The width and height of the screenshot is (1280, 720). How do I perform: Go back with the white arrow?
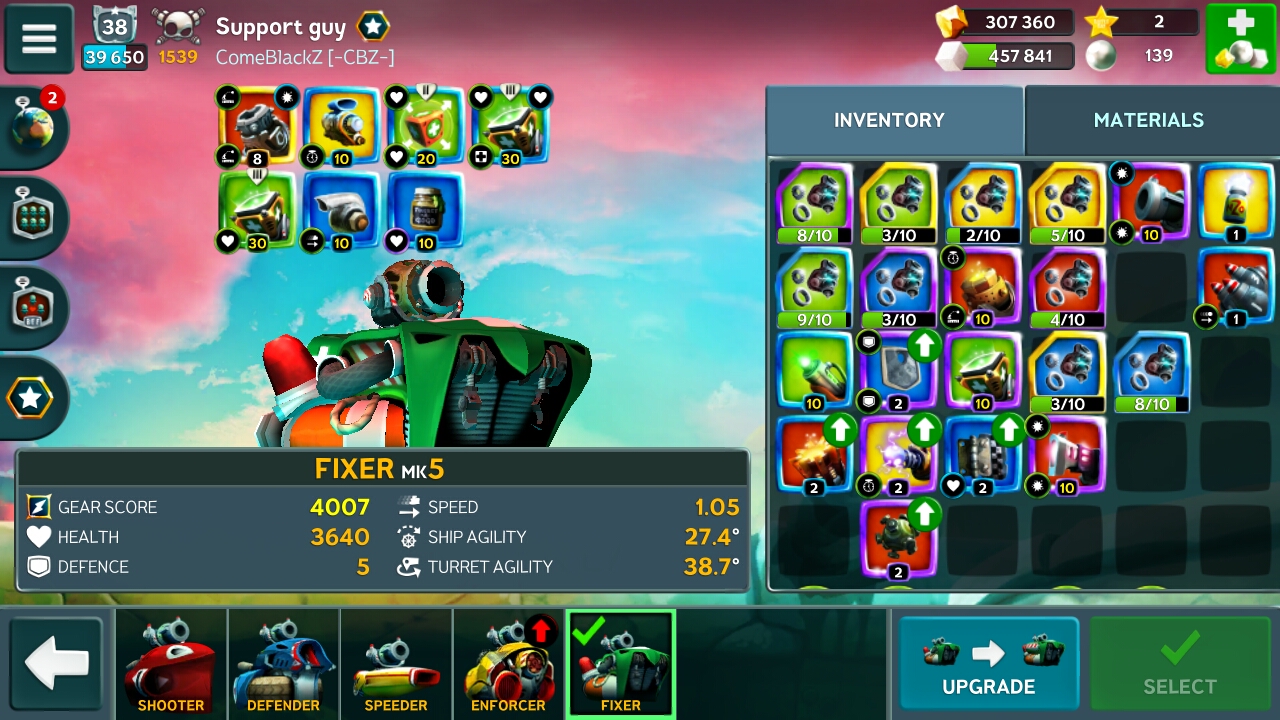57,663
